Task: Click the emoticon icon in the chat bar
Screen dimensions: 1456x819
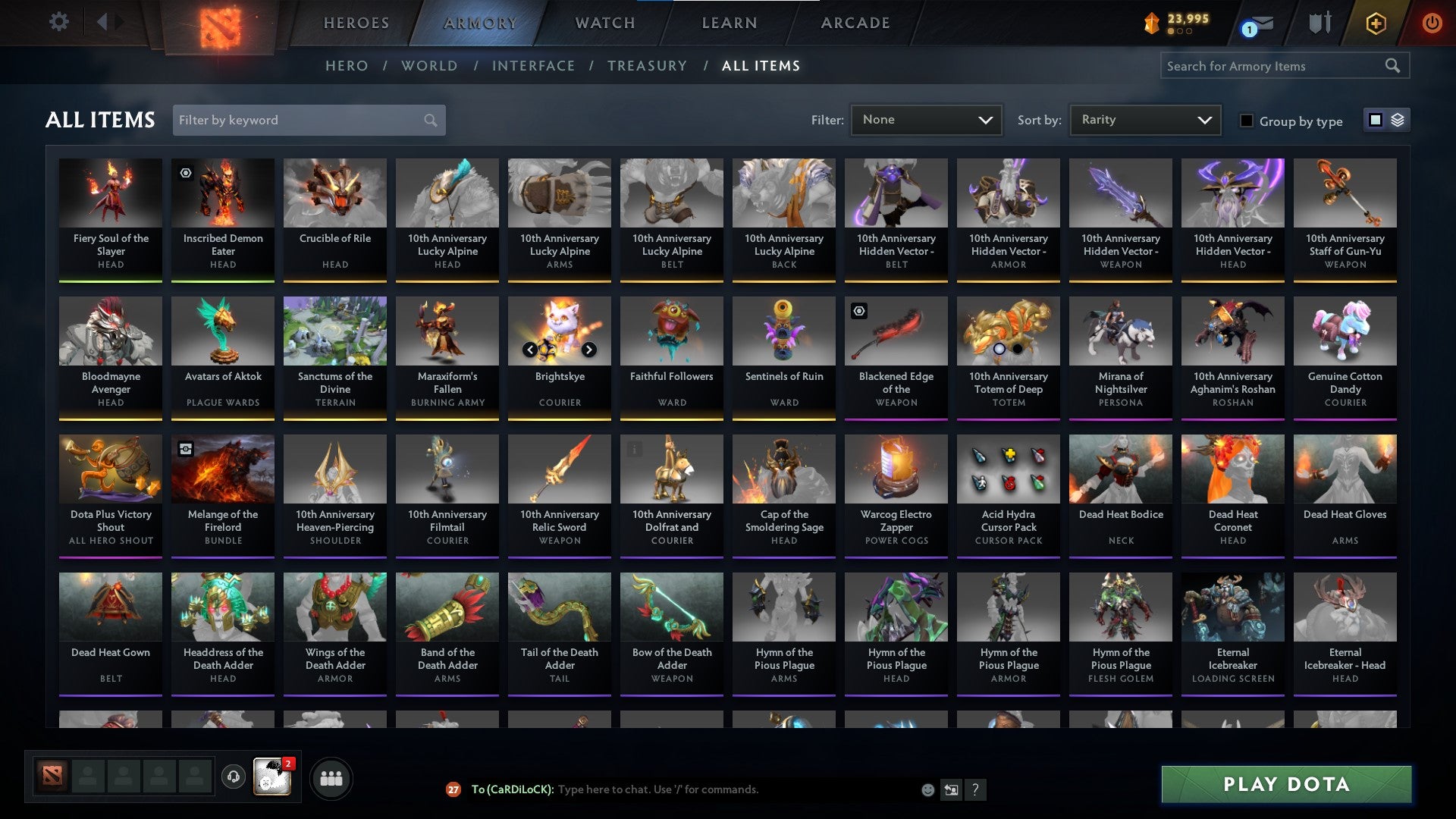Action: tap(927, 789)
